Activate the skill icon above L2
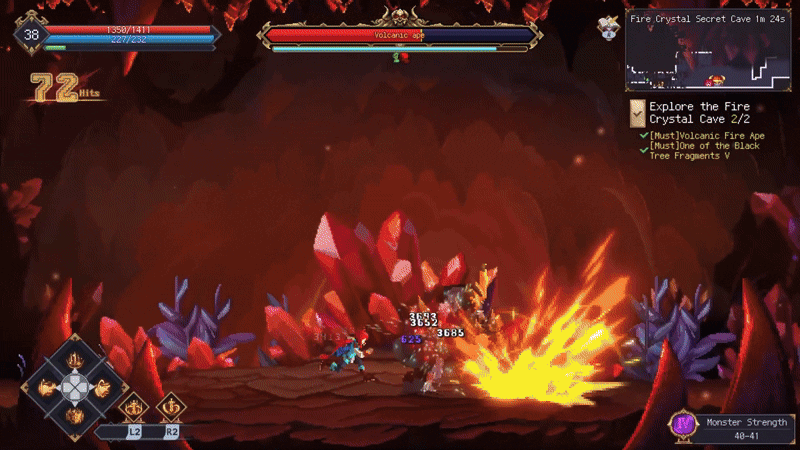Screen dimensions: 800x450 pos(134,408)
